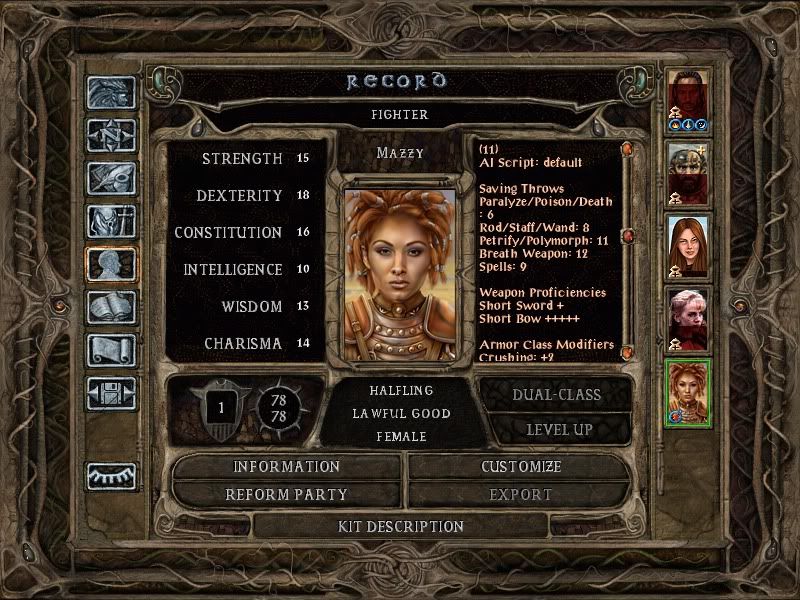
Task: Return to game via the dragon icon
Action: [110, 93]
